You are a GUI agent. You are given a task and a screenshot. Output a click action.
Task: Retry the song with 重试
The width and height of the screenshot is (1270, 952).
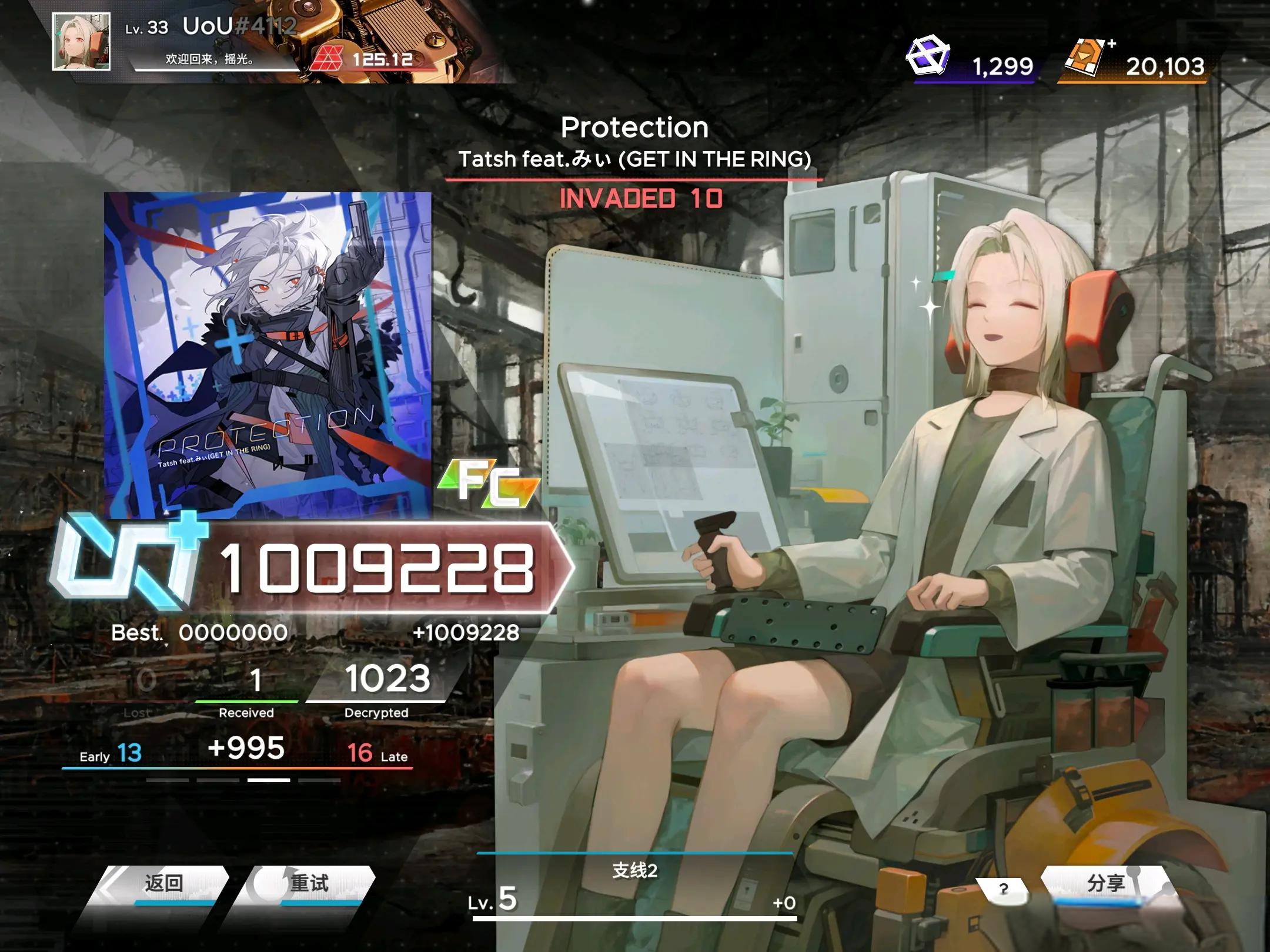click(309, 884)
